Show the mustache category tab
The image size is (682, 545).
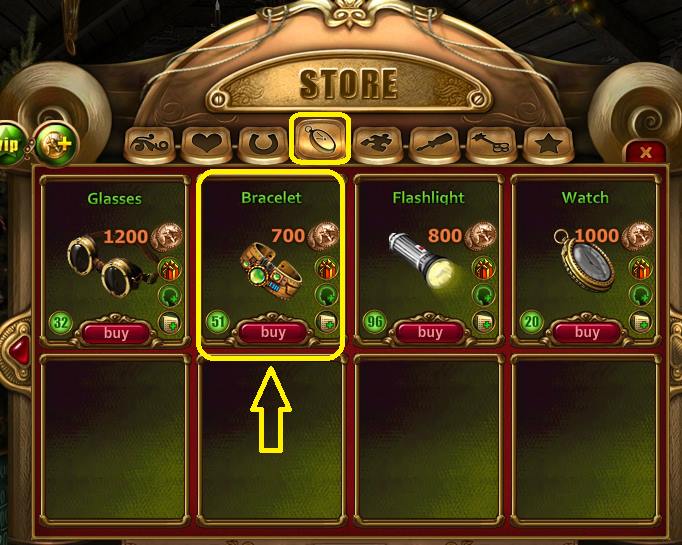(x=149, y=144)
